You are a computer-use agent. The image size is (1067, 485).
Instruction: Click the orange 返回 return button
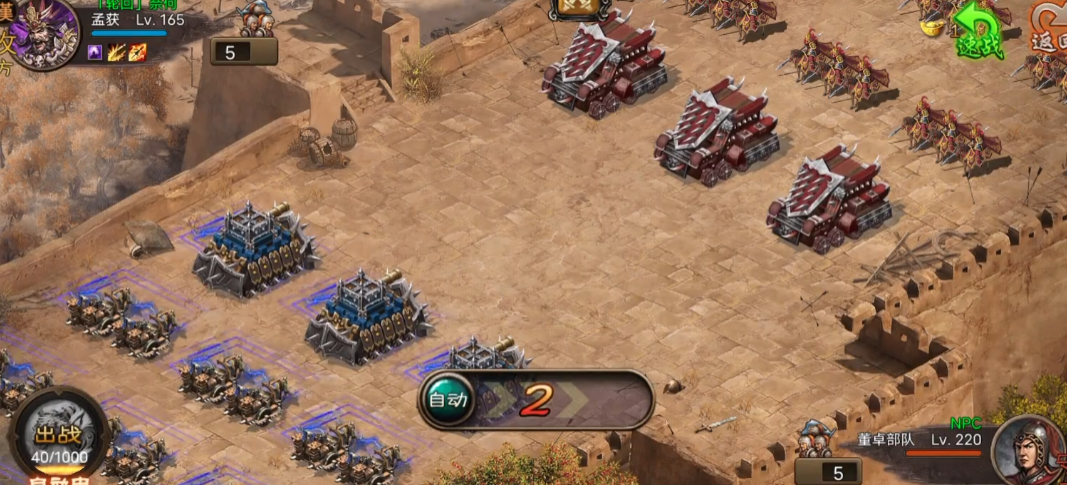pyautogui.click(x=1050, y=30)
